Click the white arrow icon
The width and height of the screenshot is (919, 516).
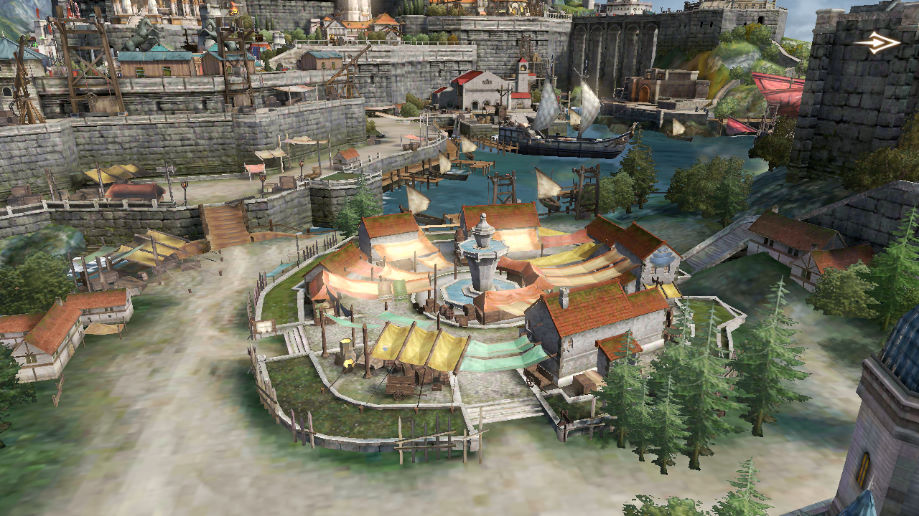[x=877, y=42]
